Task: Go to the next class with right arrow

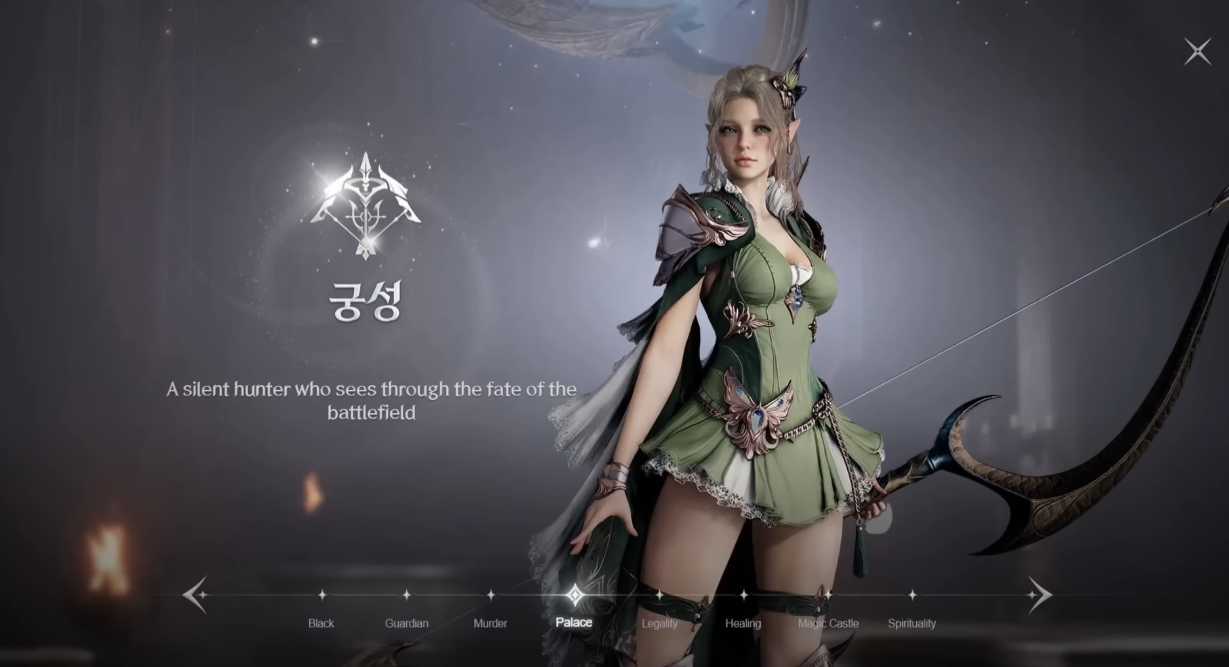Action: click(1039, 595)
